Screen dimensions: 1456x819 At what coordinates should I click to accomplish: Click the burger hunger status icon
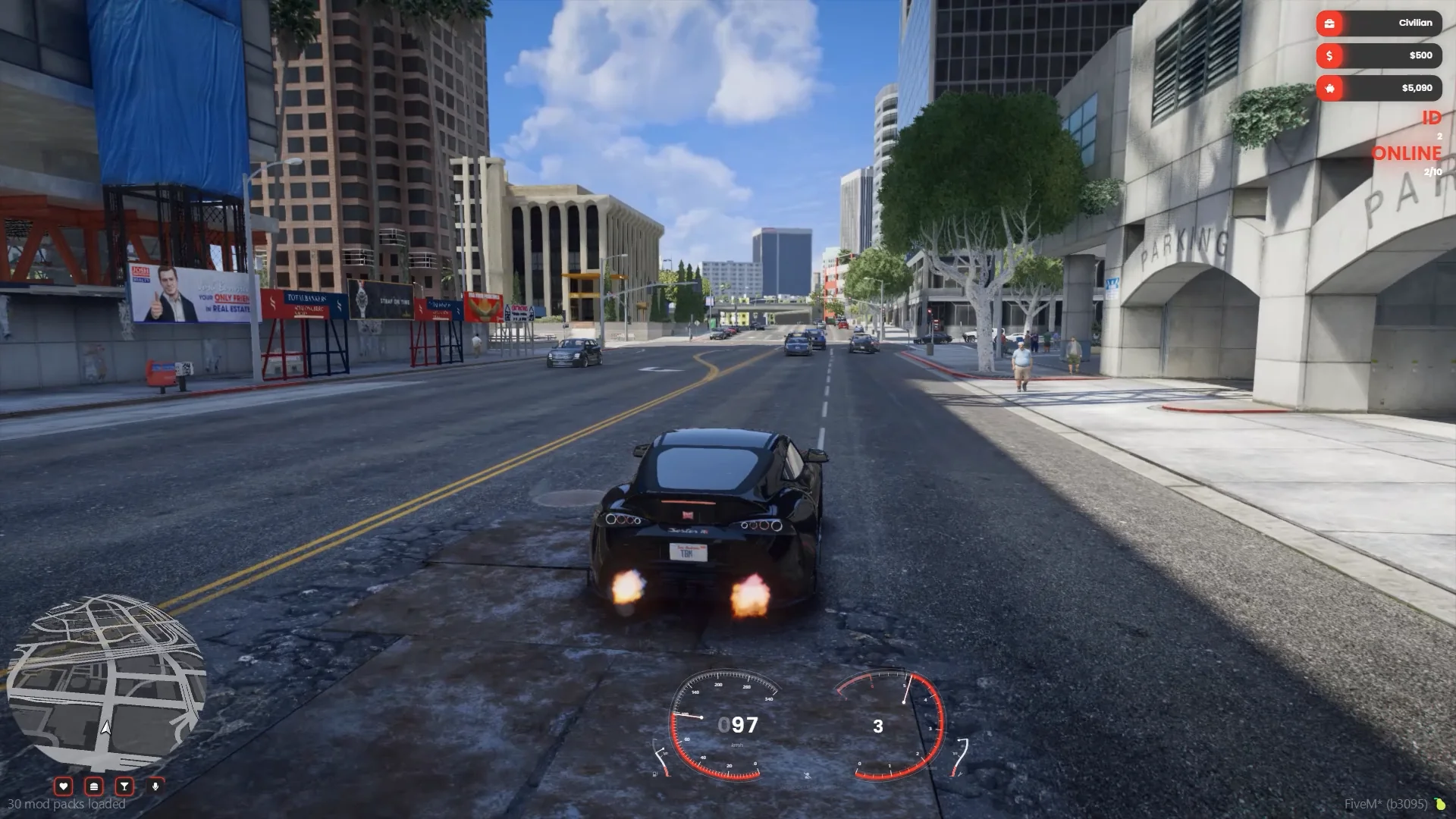pos(94,786)
